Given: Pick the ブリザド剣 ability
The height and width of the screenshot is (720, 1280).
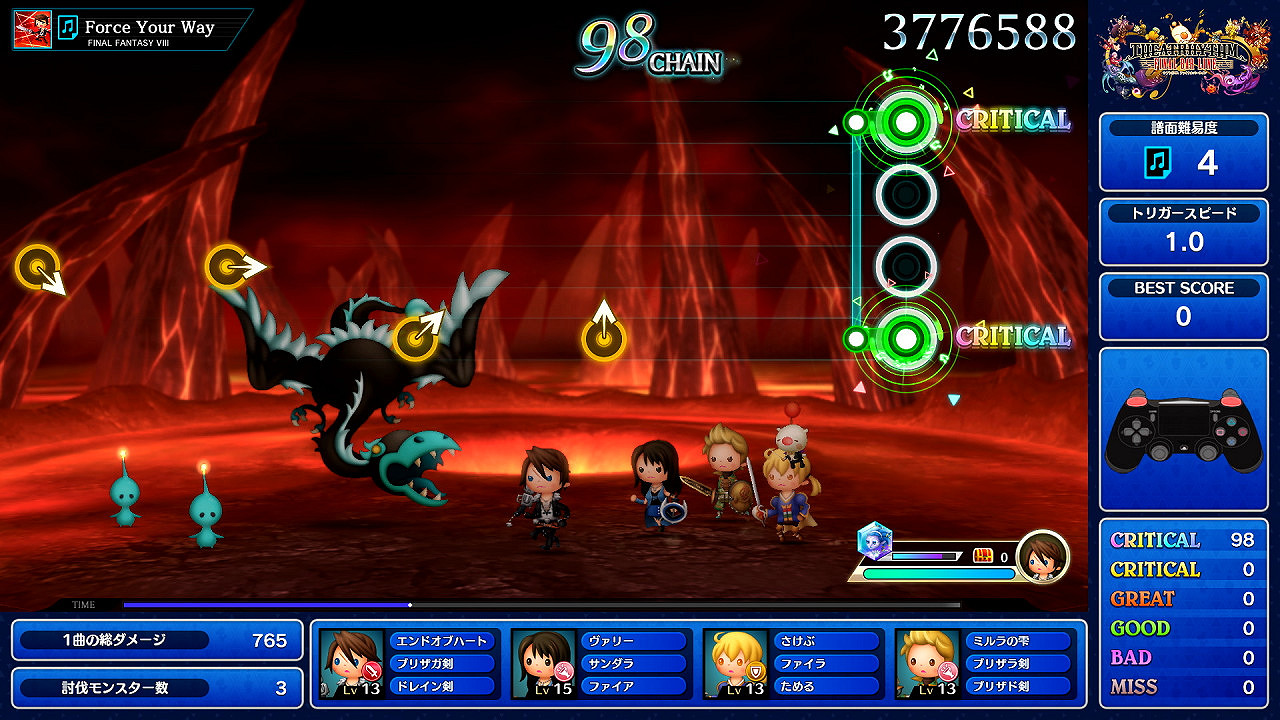Looking at the screenshot, I should (1018, 686).
